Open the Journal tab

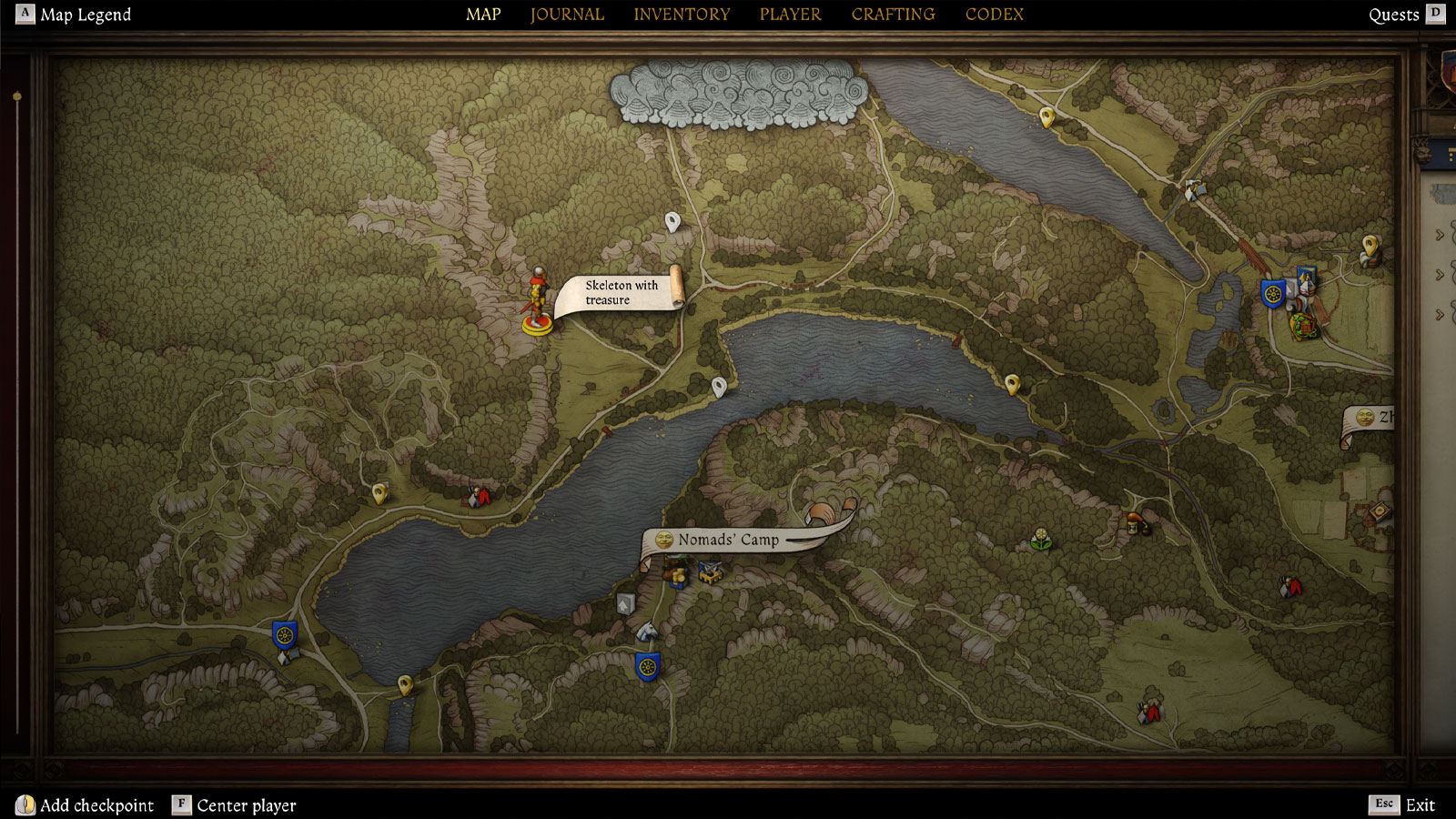(x=567, y=15)
